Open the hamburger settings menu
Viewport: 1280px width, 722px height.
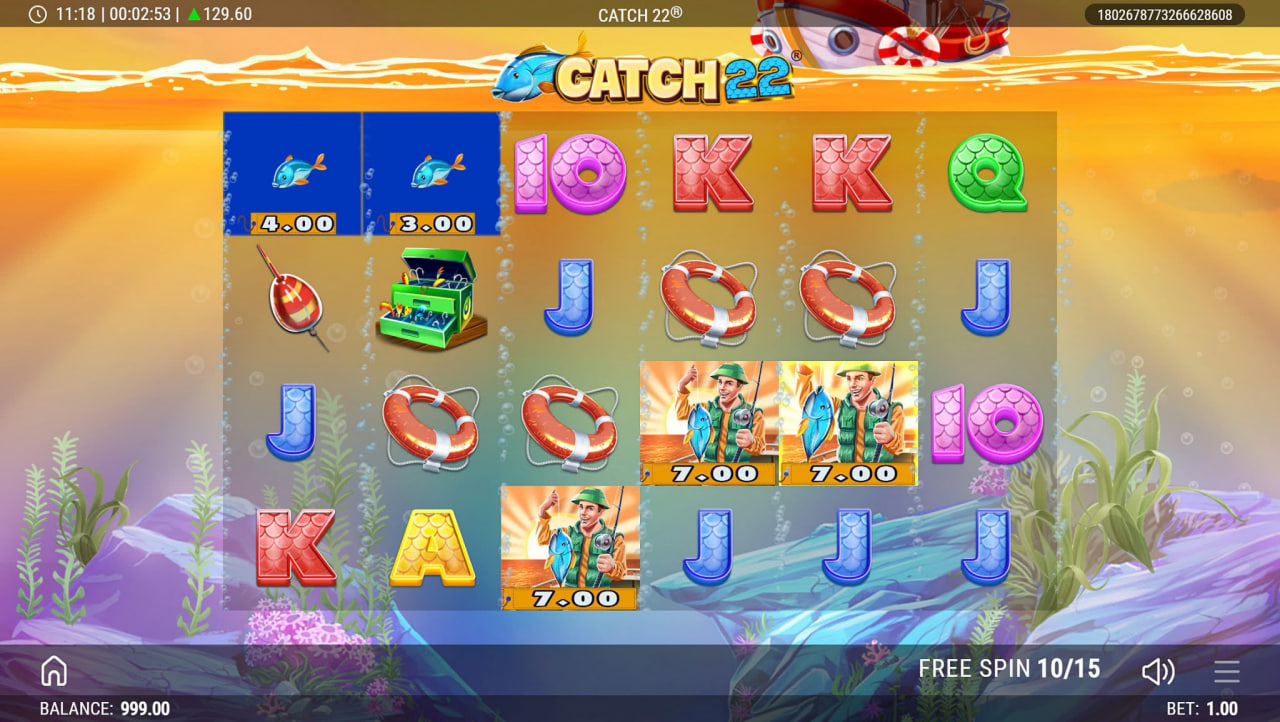[x=1227, y=670]
